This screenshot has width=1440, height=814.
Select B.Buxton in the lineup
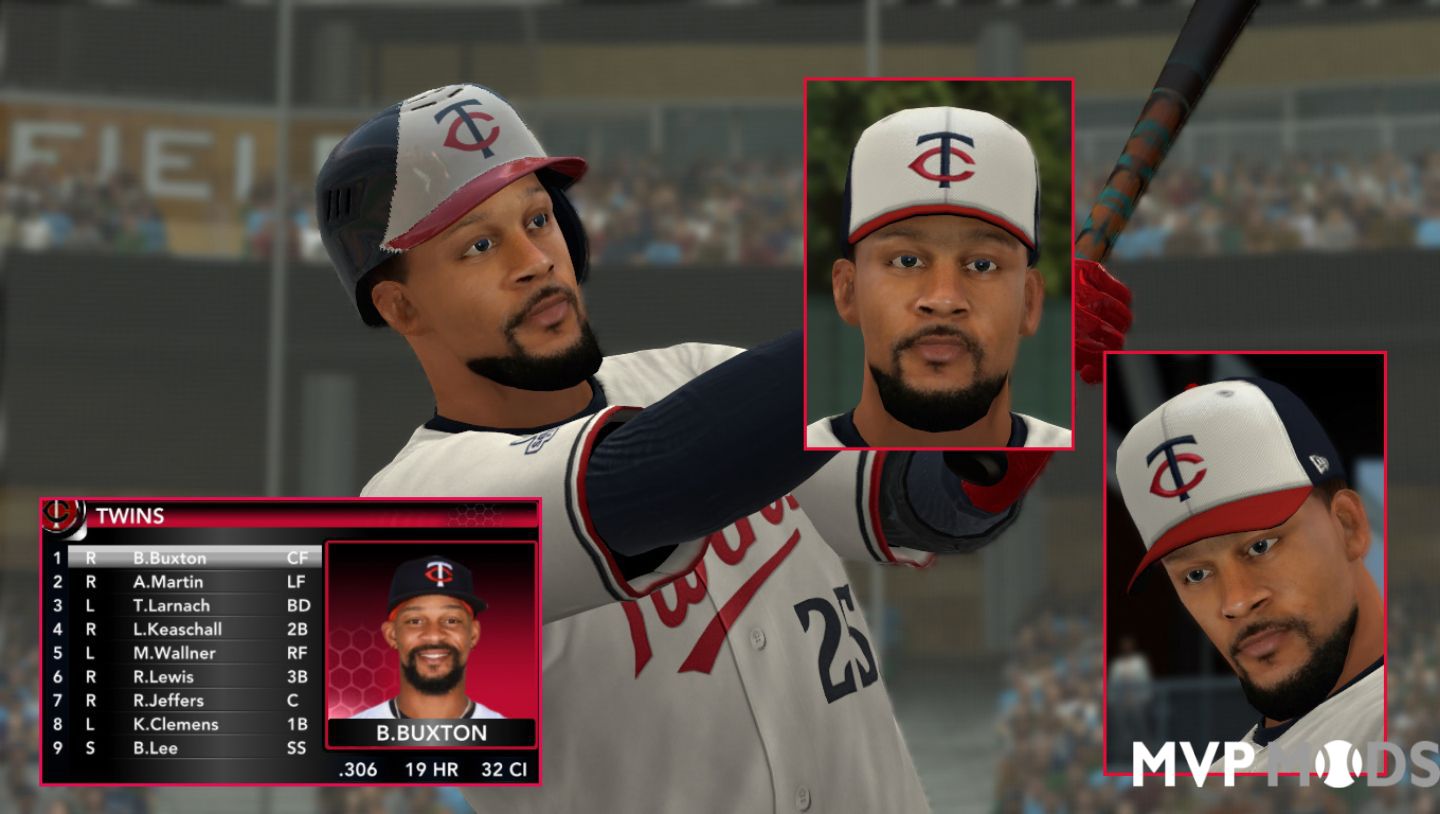[170, 558]
